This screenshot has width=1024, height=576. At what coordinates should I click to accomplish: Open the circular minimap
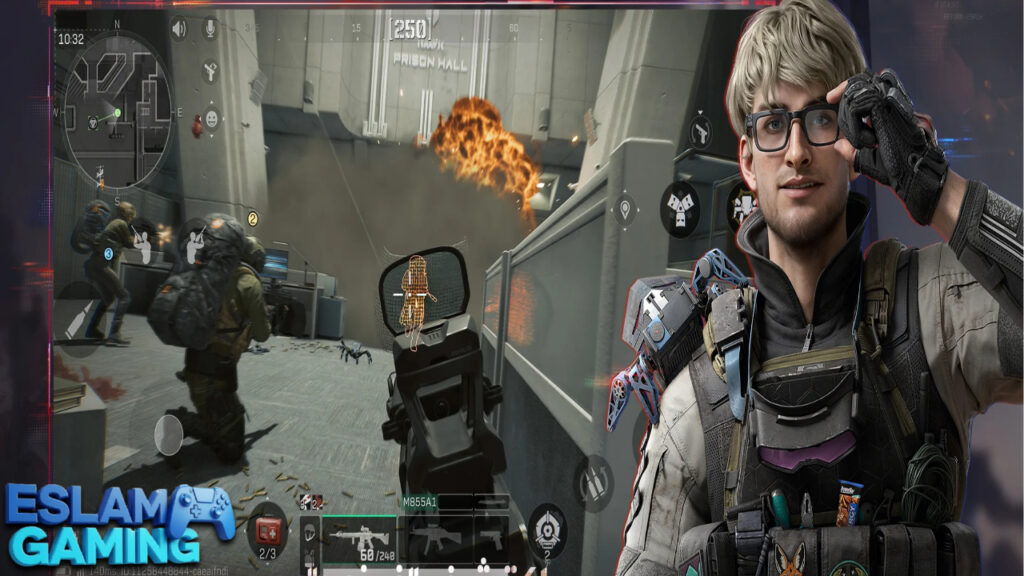click(110, 112)
